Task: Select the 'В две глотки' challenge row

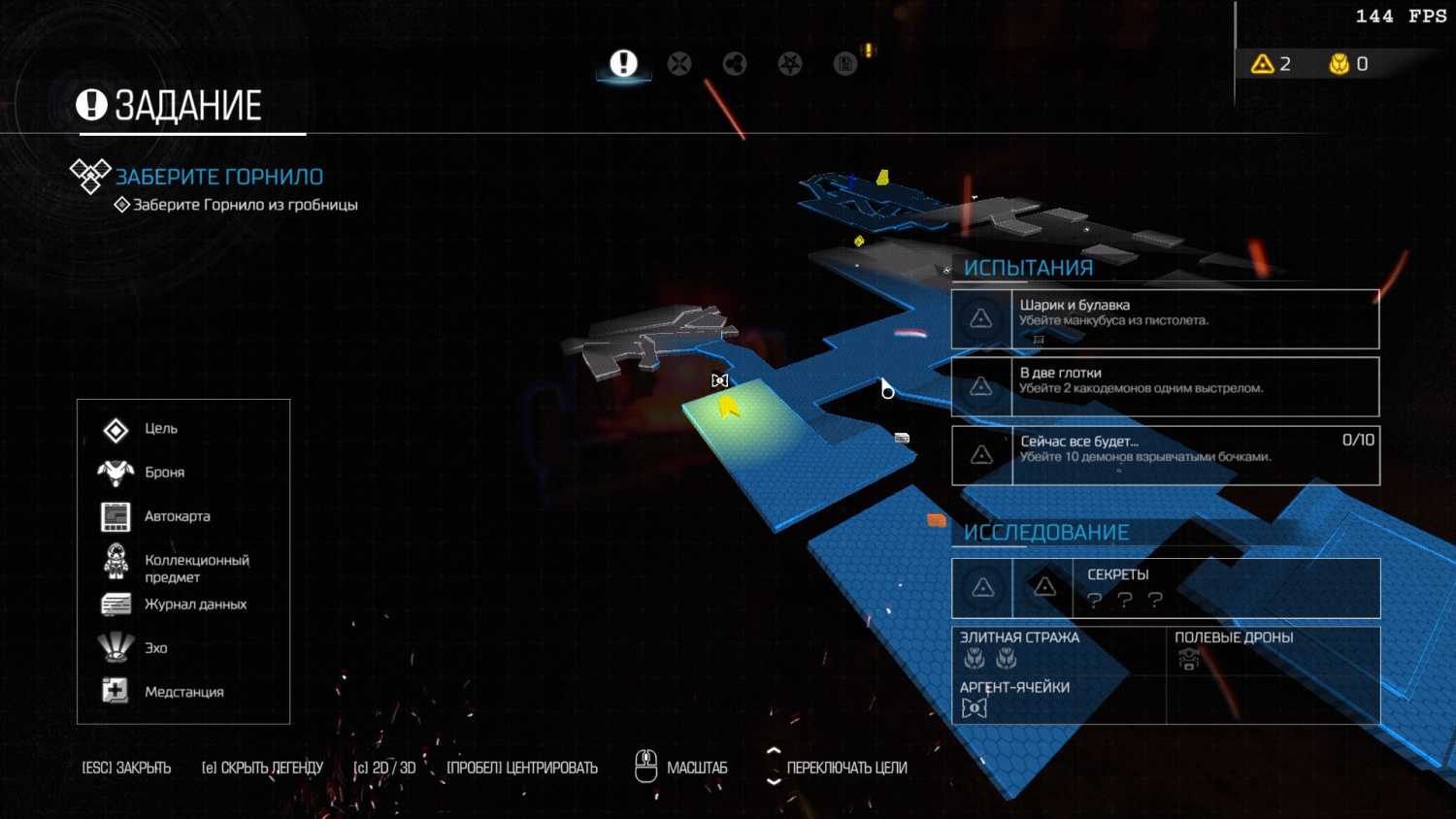Action: click(1165, 387)
